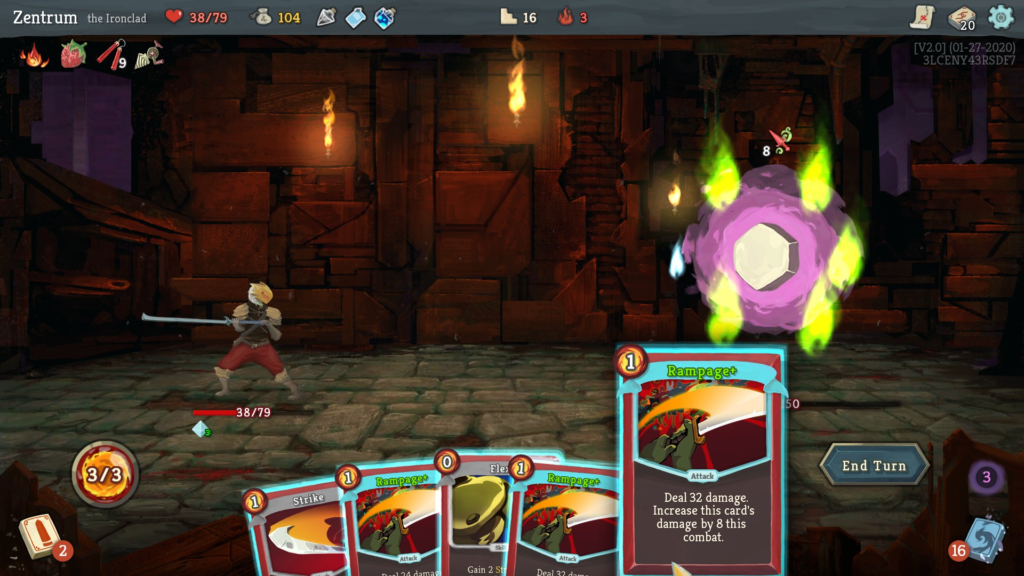Click the Ascension flame icon

565,17
